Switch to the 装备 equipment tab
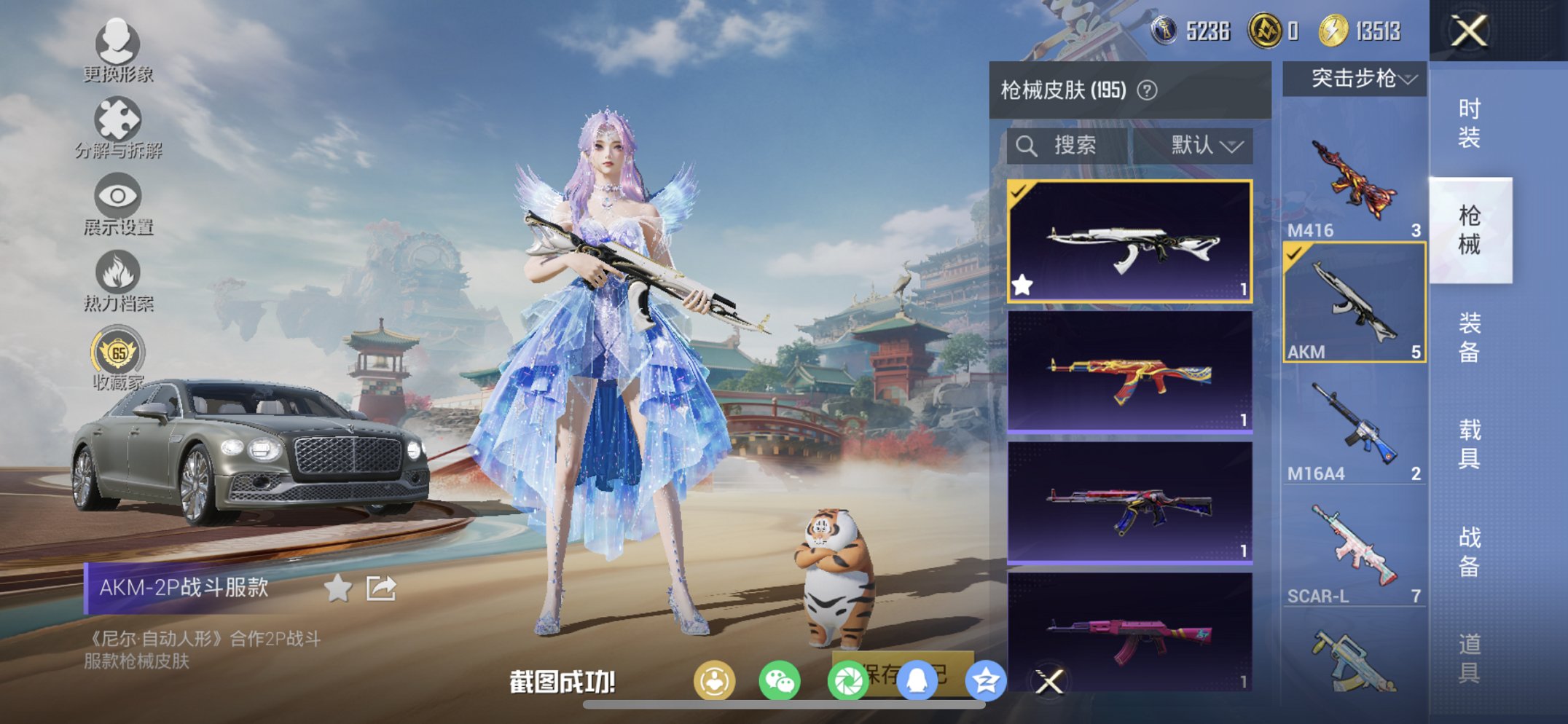Image resolution: width=1568 pixels, height=724 pixels. pyautogui.click(x=1469, y=337)
